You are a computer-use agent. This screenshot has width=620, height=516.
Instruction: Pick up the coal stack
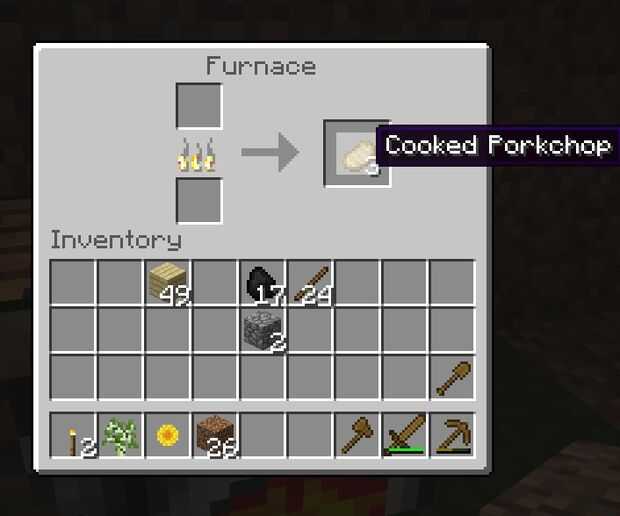click(264, 282)
